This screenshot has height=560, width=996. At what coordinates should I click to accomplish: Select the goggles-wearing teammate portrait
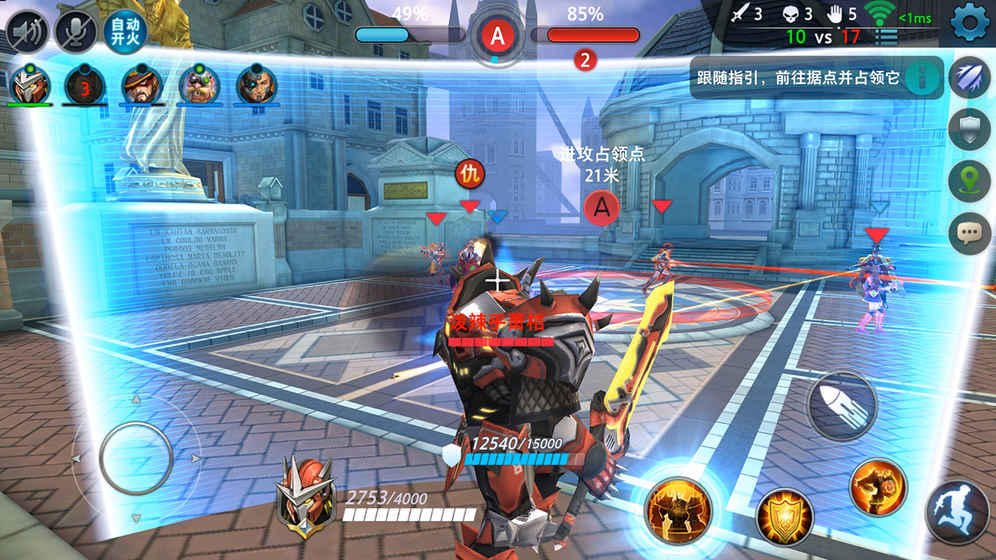(x=200, y=84)
